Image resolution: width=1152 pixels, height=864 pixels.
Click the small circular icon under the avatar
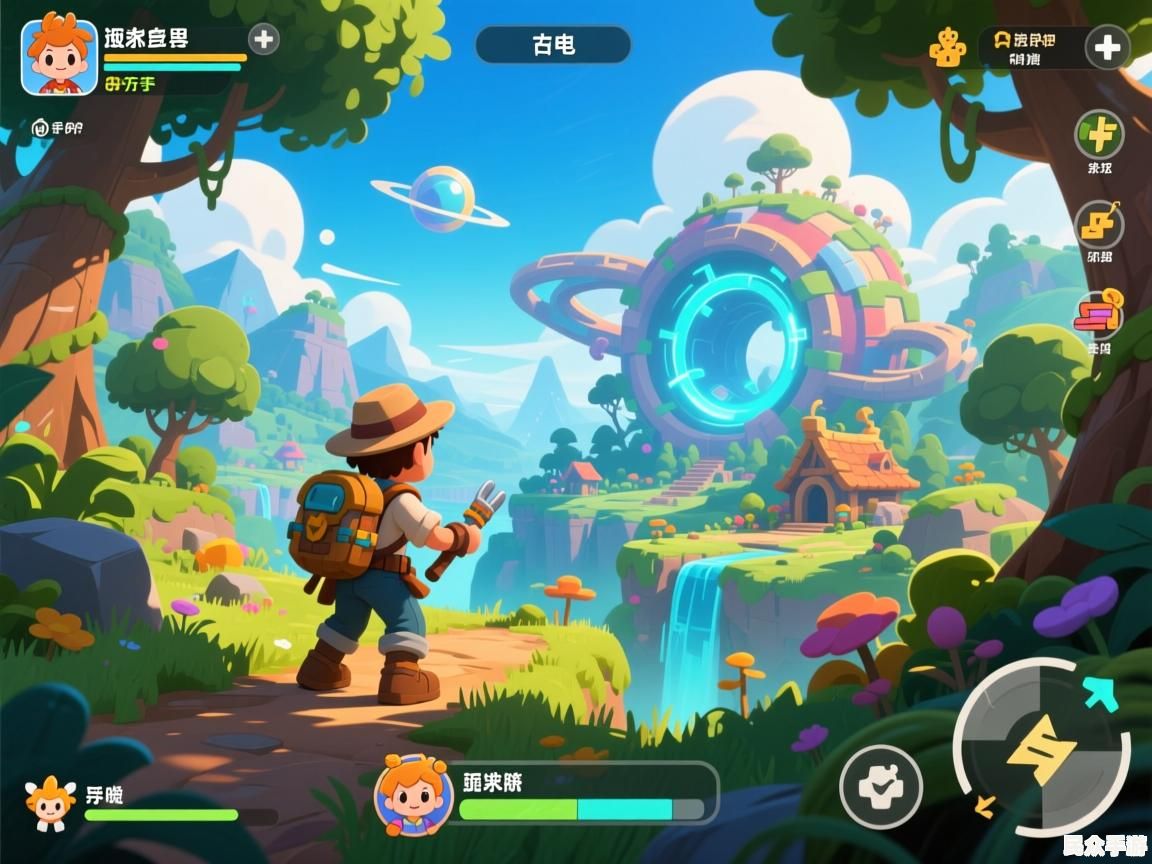coord(40,127)
